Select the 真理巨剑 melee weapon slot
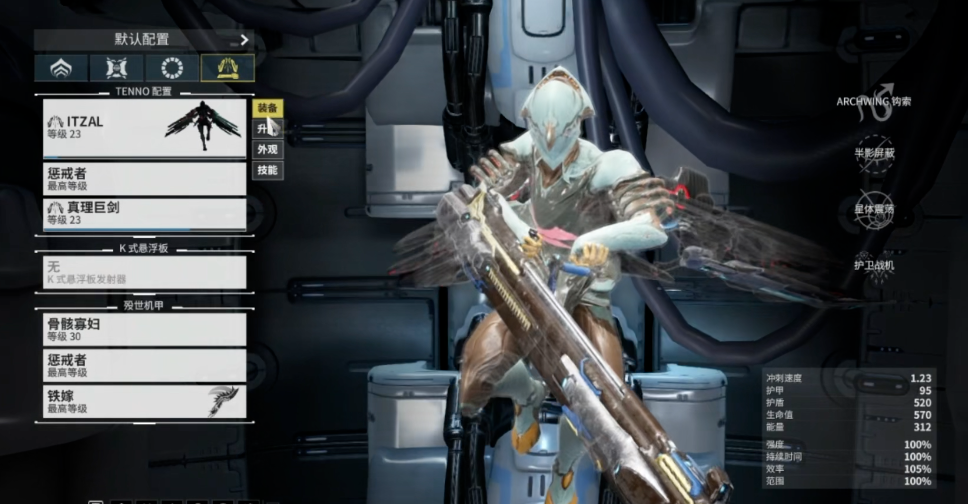The height and width of the screenshot is (504, 968). point(145,213)
